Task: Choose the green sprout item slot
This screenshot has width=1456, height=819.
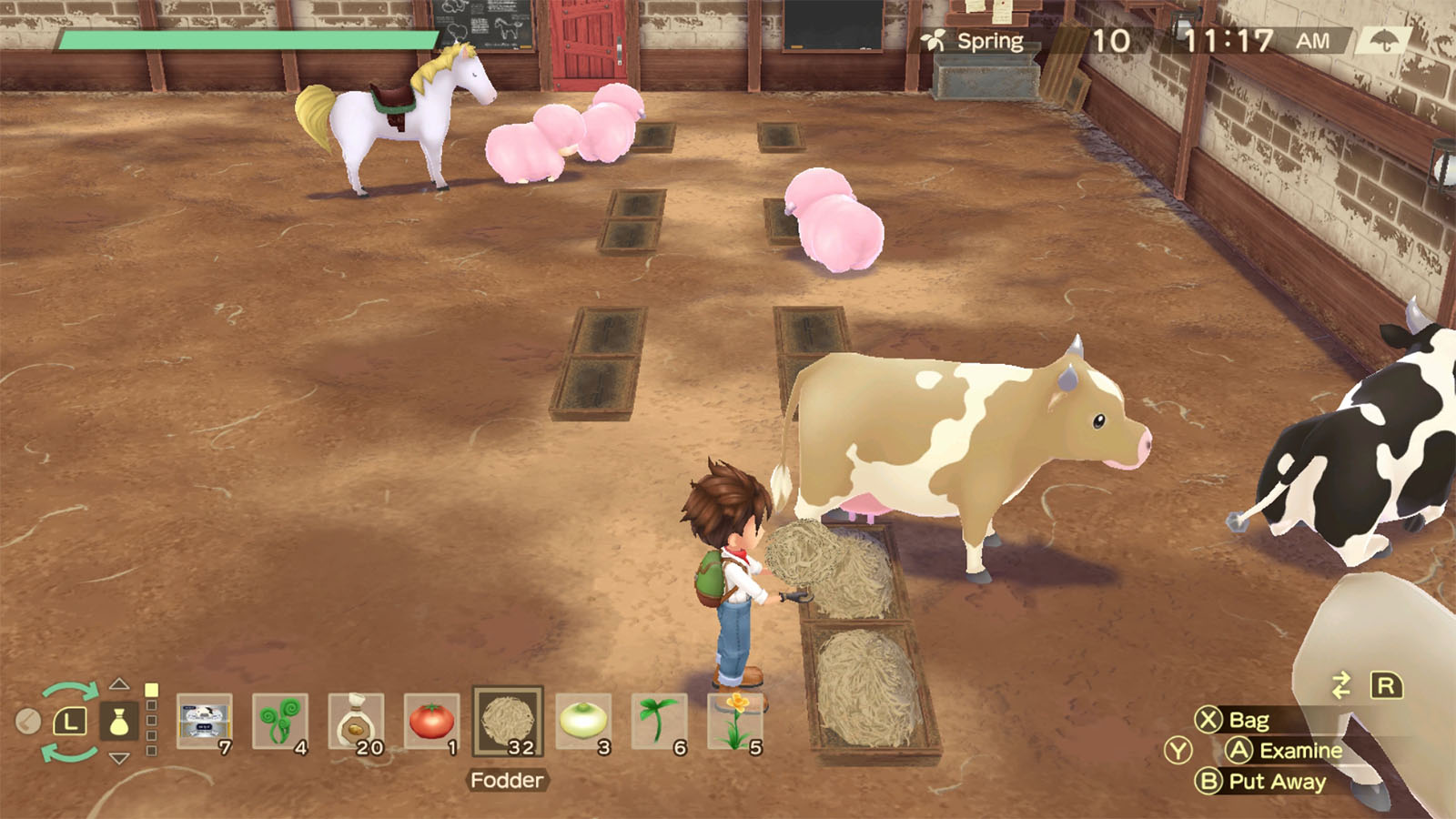Action: tap(659, 722)
